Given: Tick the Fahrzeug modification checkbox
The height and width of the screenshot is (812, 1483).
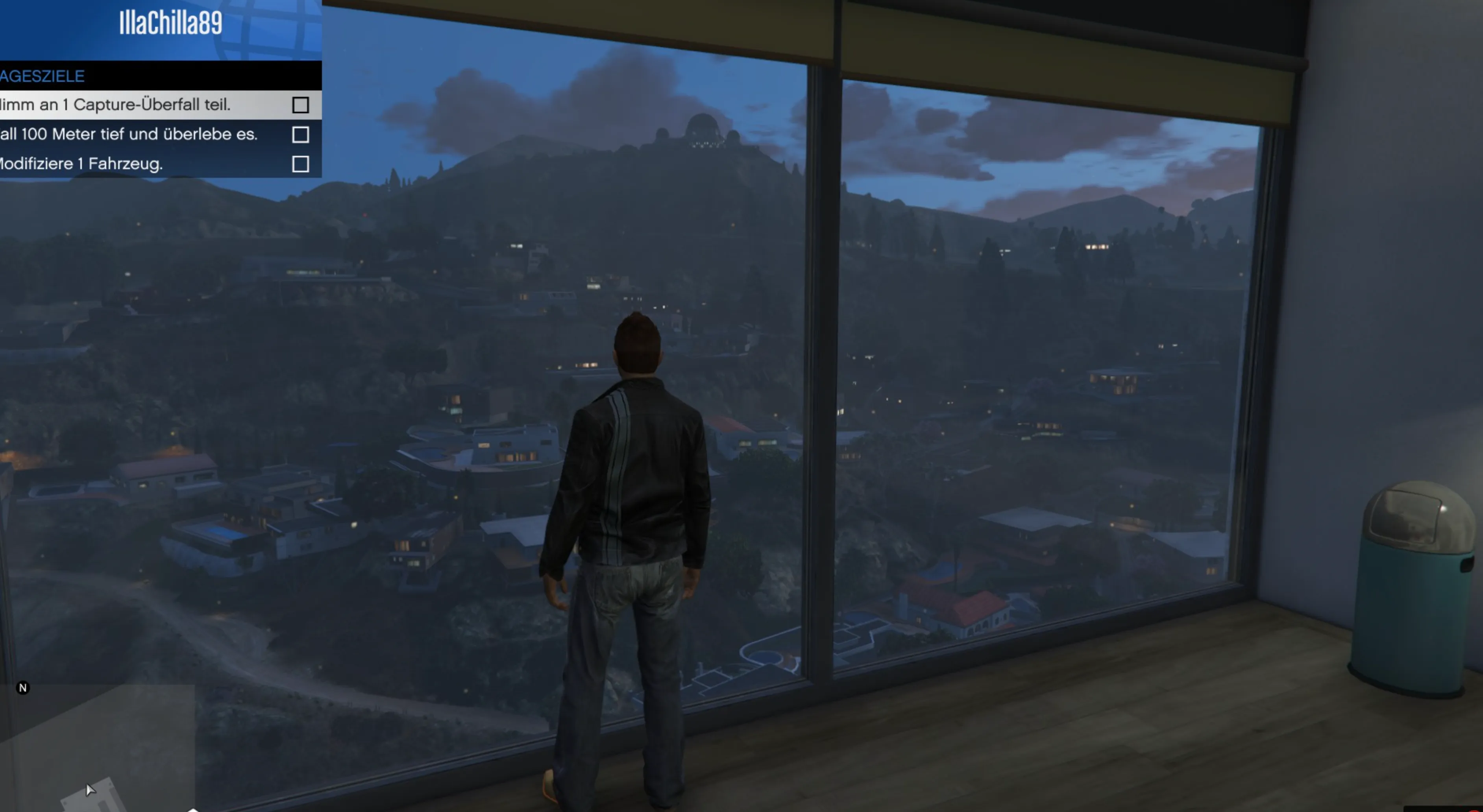Looking at the screenshot, I should point(301,164).
